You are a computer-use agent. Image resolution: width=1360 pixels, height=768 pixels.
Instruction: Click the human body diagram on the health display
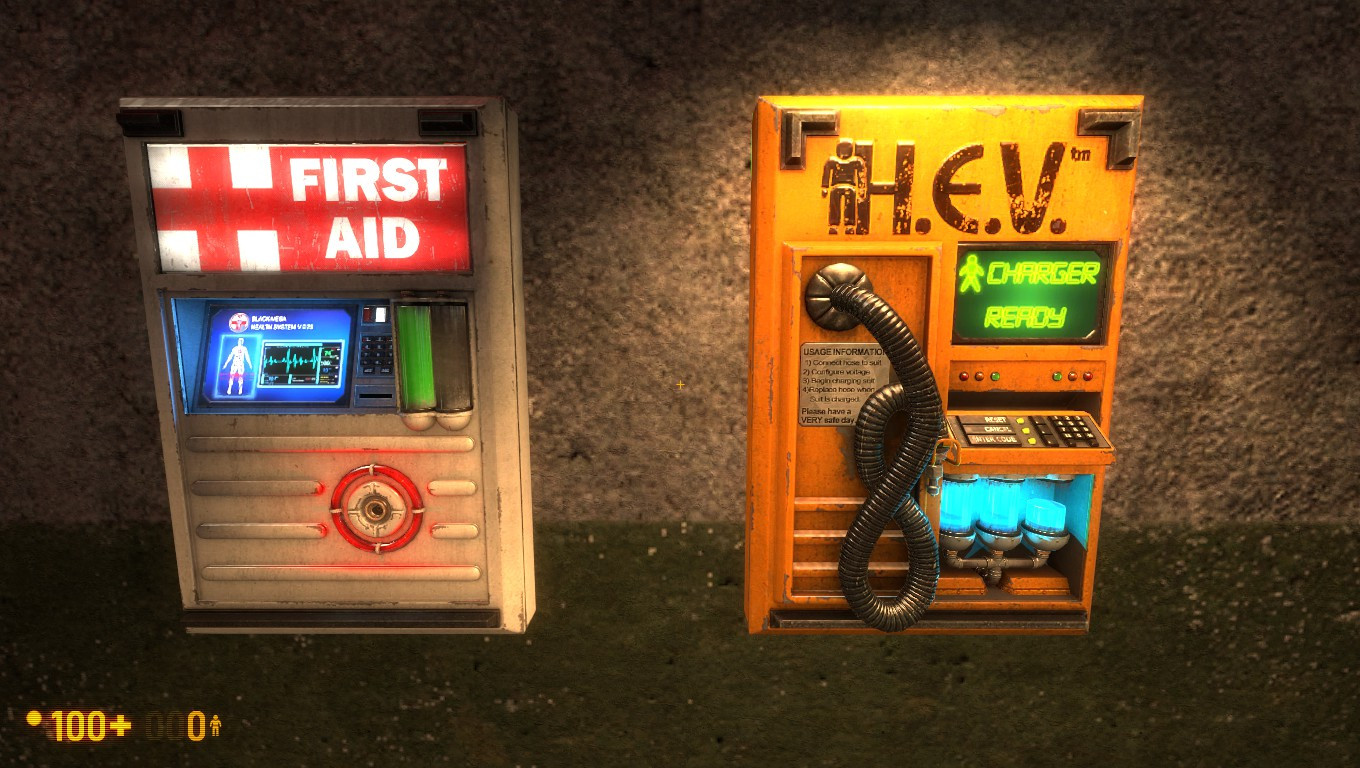point(239,365)
